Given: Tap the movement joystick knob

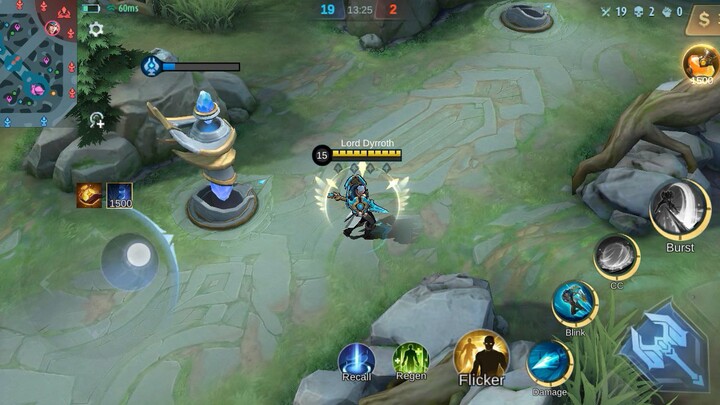Looking at the screenshot, I should point(138,256).
